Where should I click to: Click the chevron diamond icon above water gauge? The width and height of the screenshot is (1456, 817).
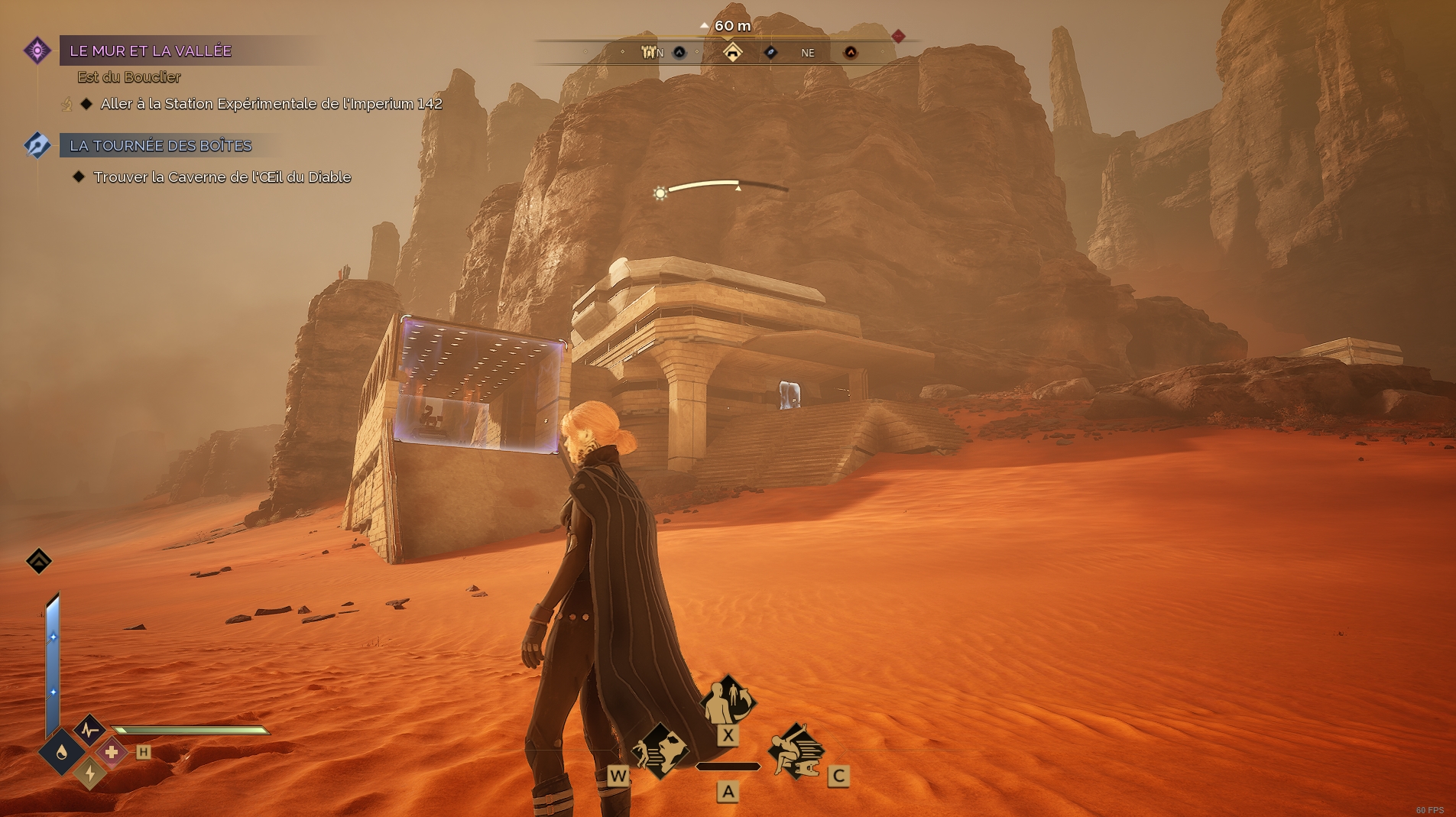tap(39, 561)
